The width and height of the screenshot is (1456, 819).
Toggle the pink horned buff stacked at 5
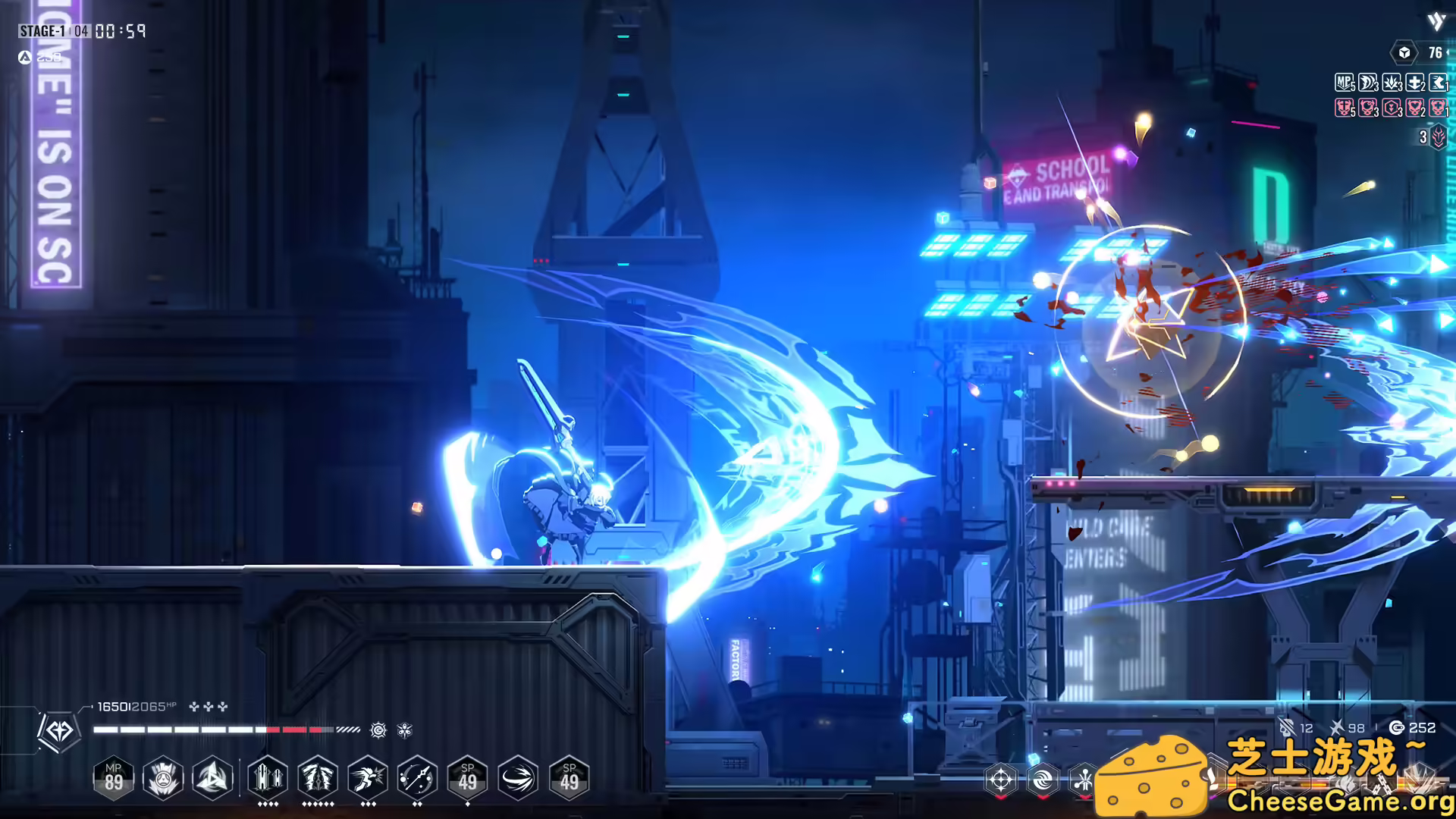coord(1345,108)
